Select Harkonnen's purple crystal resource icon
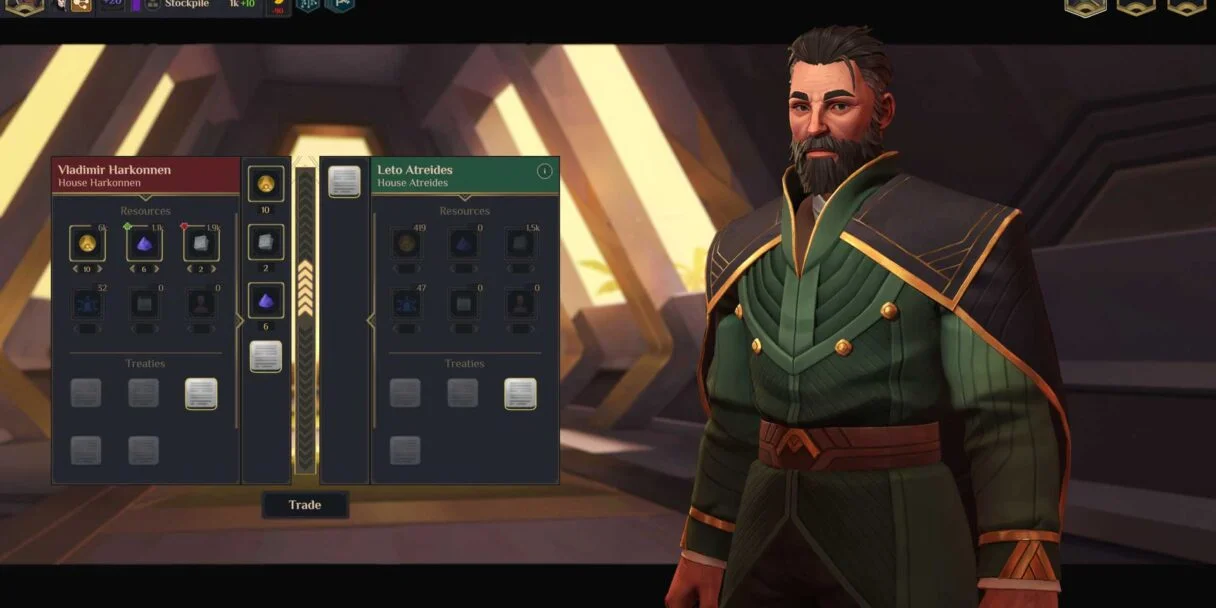 pyautogui.click(x=144, y=243)
